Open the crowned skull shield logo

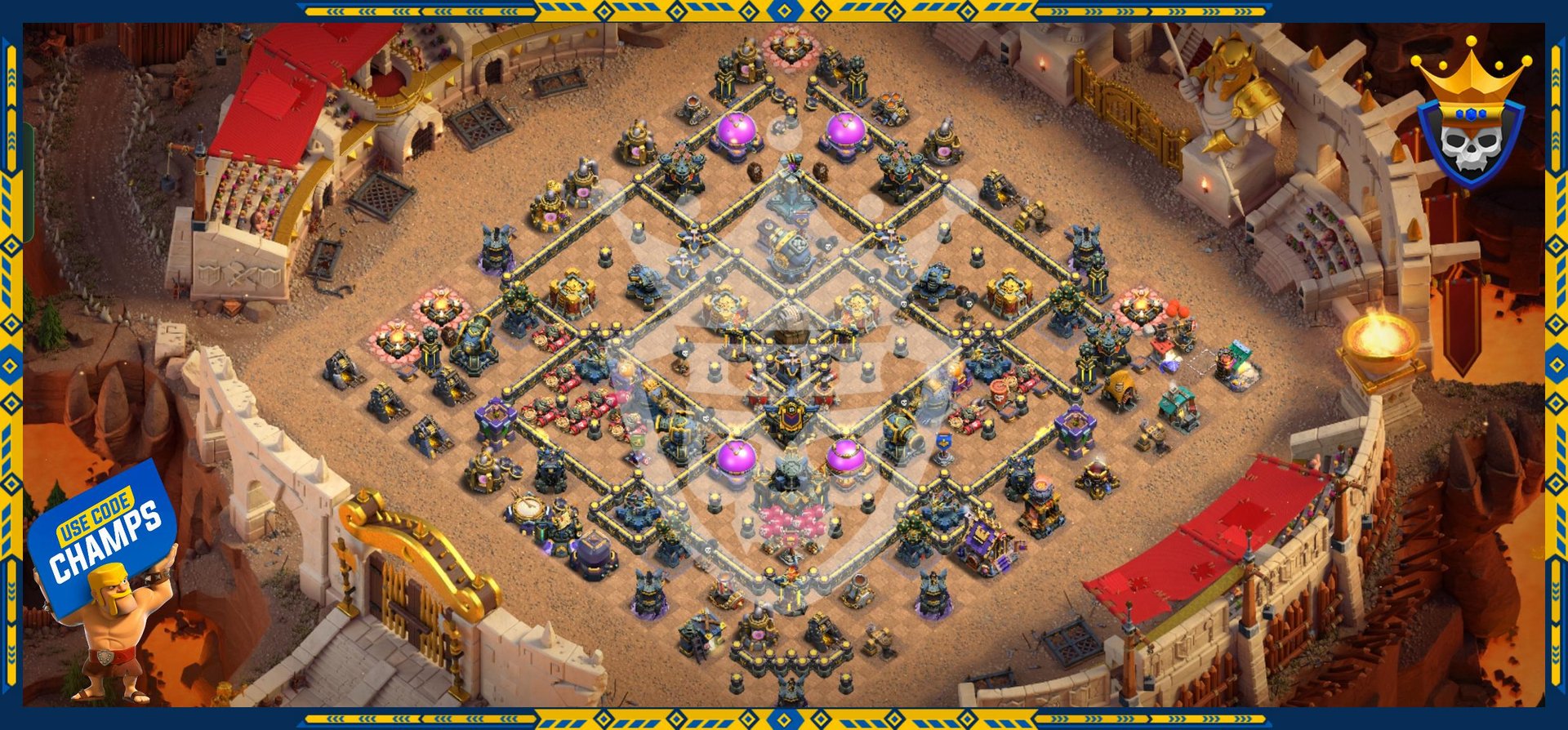[x=1470, y=122]
